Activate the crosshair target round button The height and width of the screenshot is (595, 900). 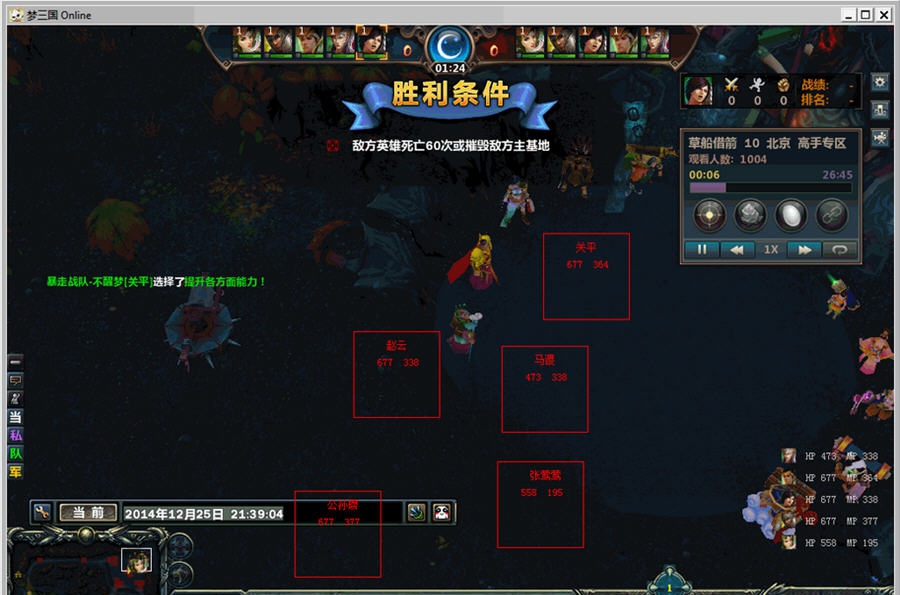coord(710,214)
